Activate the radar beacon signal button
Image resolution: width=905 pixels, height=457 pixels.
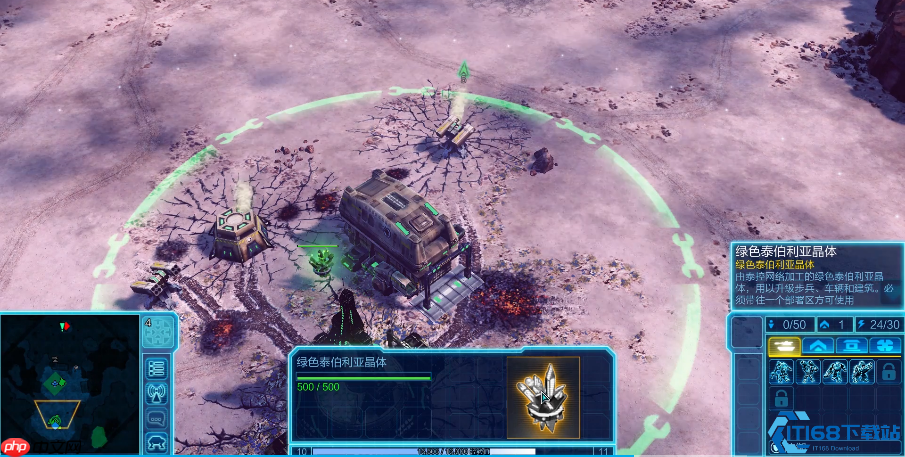coord(156,391)
